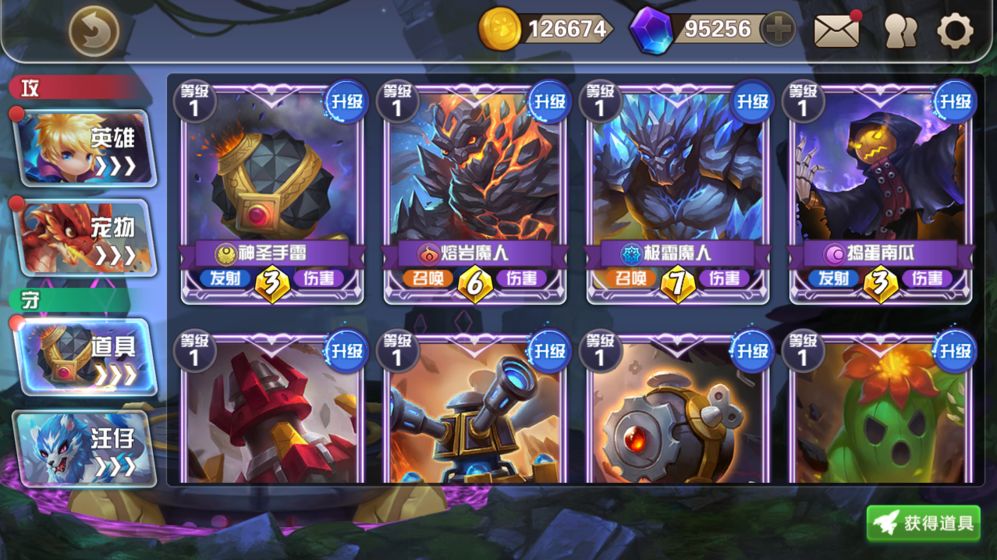Image resolution: width=997 pixels, height=560 pixels.
Task: Add more gems with the plus button
Action: (777, 30)
